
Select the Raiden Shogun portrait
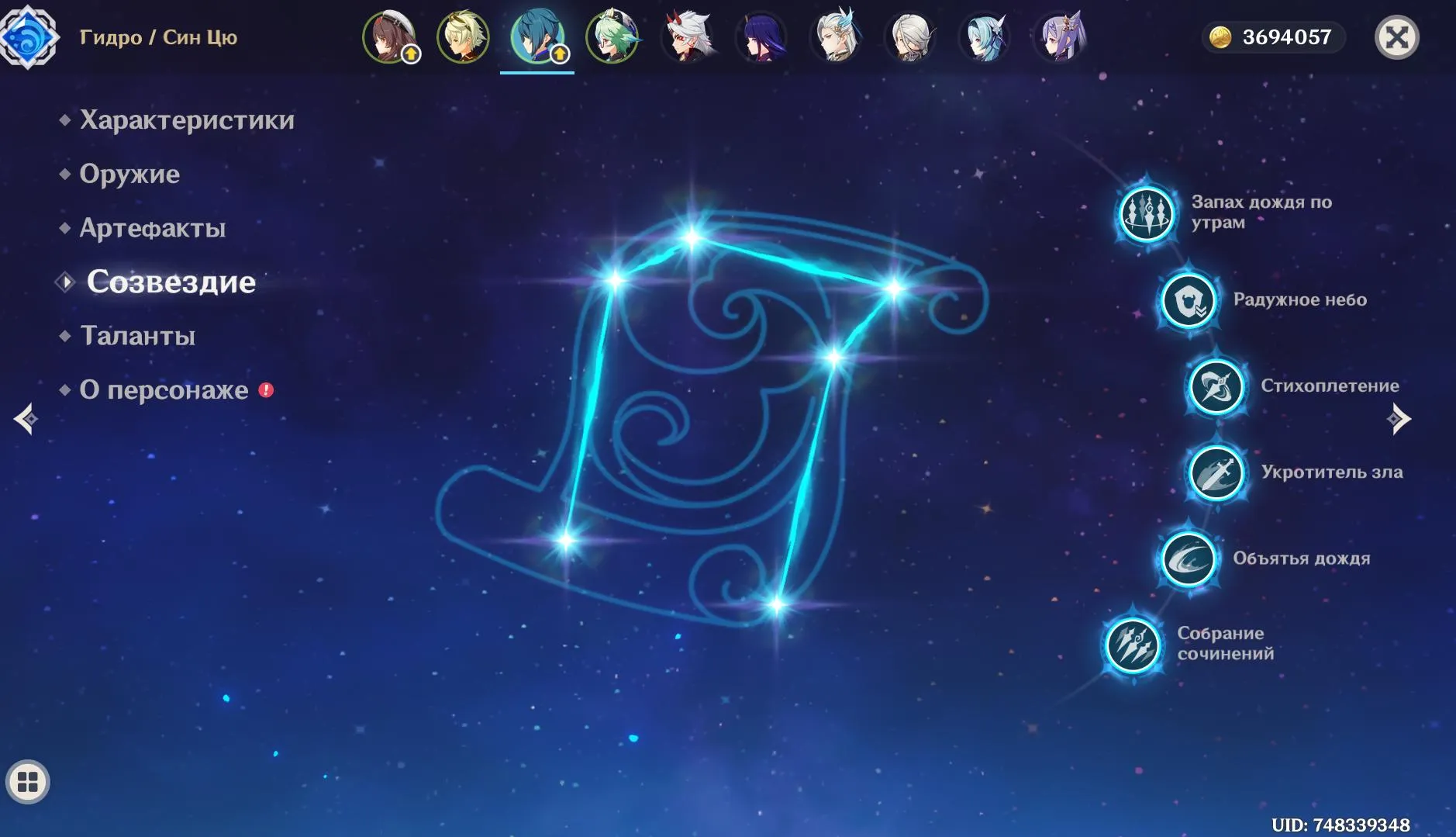coord(762,36)
